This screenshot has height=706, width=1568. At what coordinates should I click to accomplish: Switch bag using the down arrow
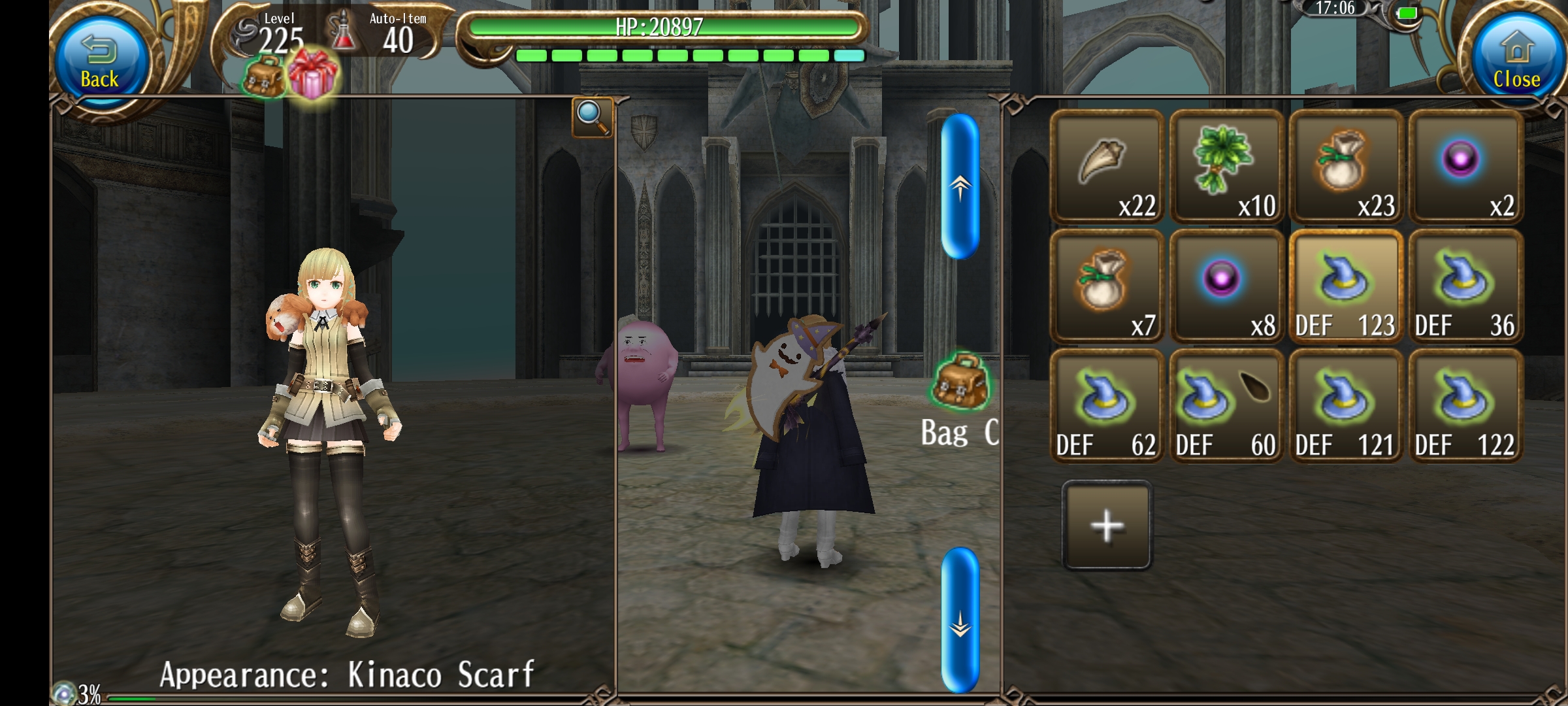point(960,620)
